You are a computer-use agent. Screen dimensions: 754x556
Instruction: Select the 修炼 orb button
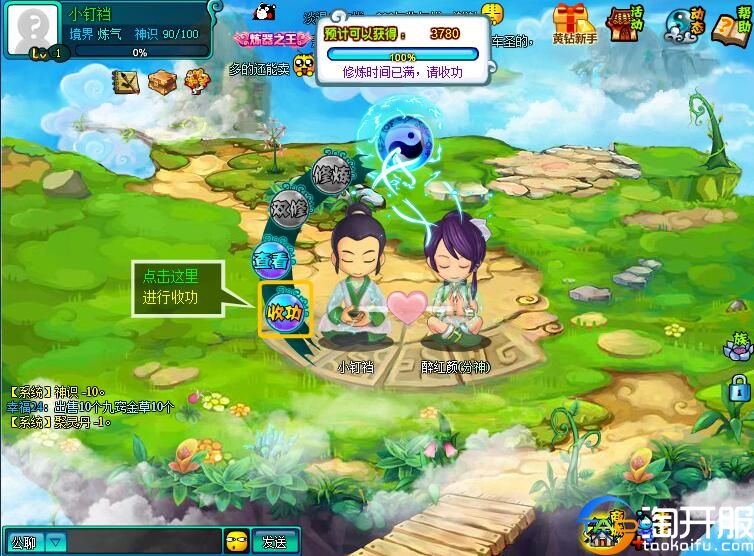(x=330, y=174)
